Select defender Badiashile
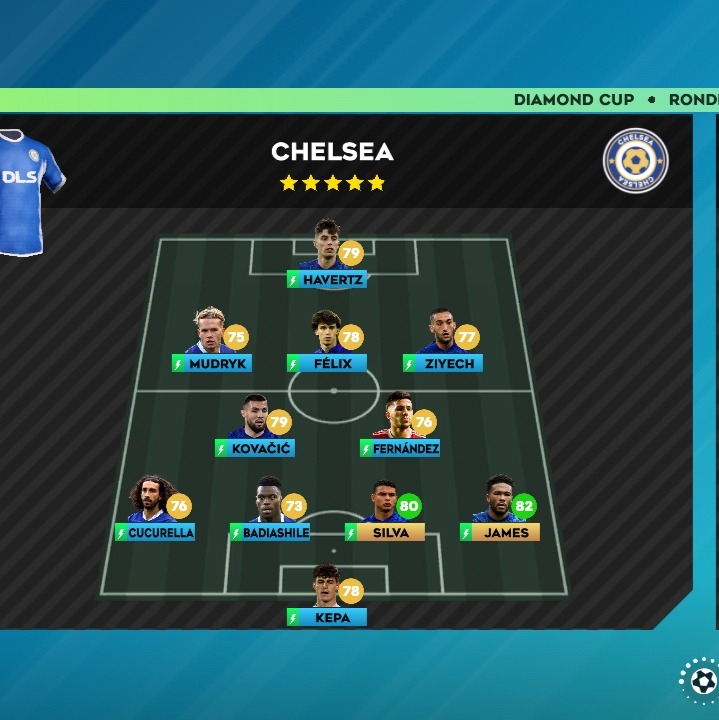This screenshot has width=719, height=720. click(x=270, y=511)
